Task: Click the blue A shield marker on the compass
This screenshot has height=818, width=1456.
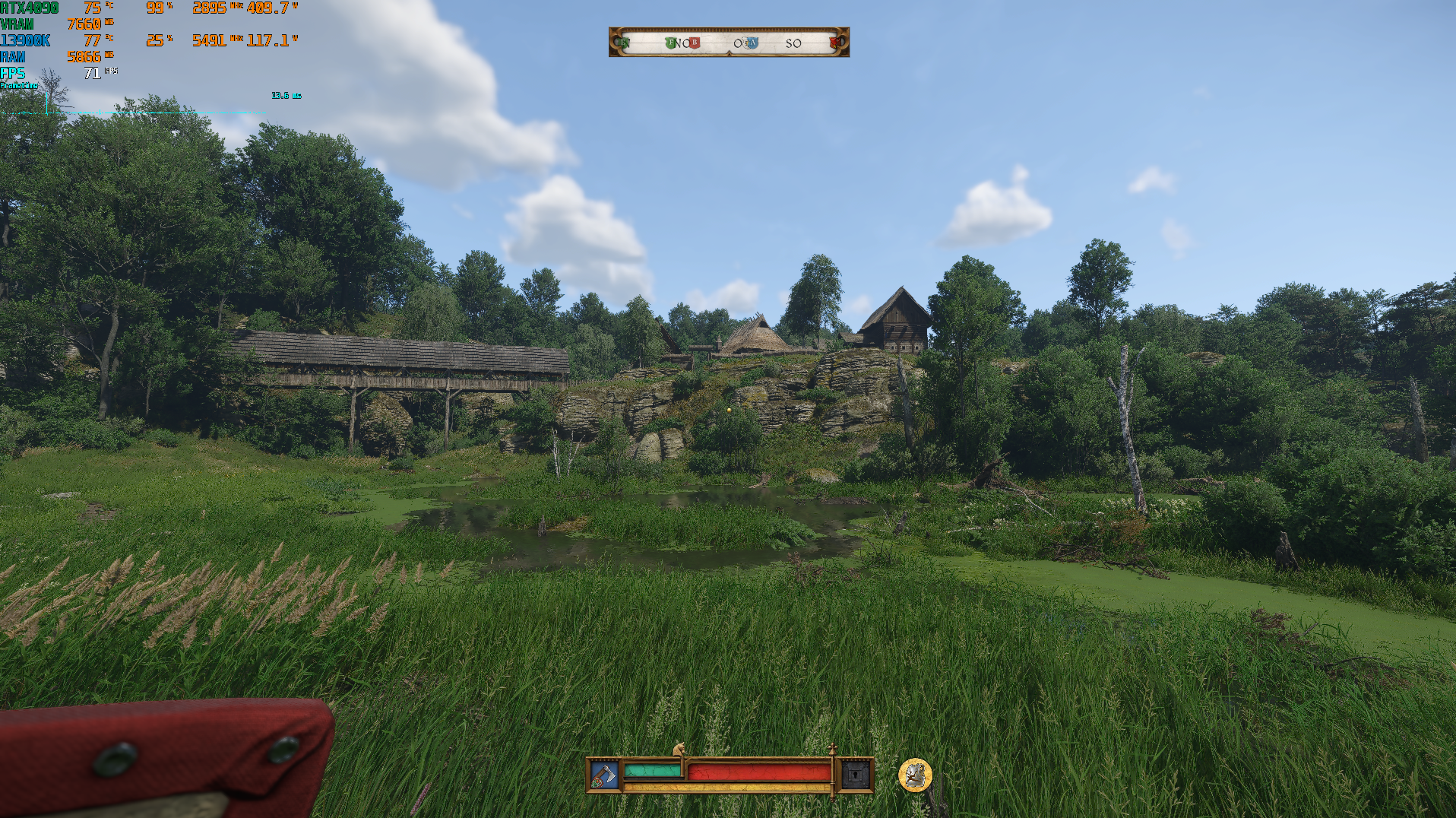Action: click(753, 43)
